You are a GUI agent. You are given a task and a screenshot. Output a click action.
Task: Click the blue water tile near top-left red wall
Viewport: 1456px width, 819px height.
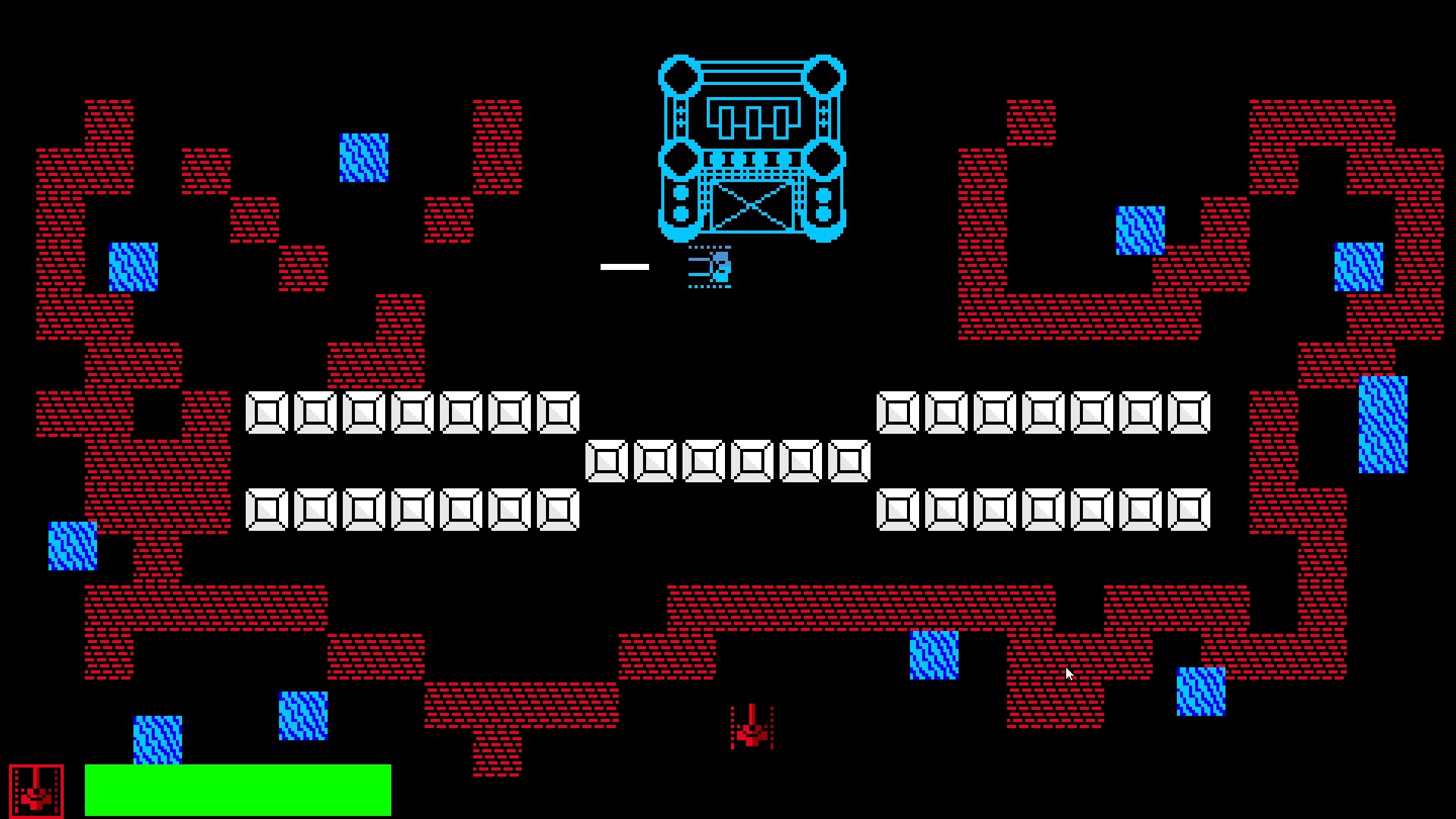133,265
